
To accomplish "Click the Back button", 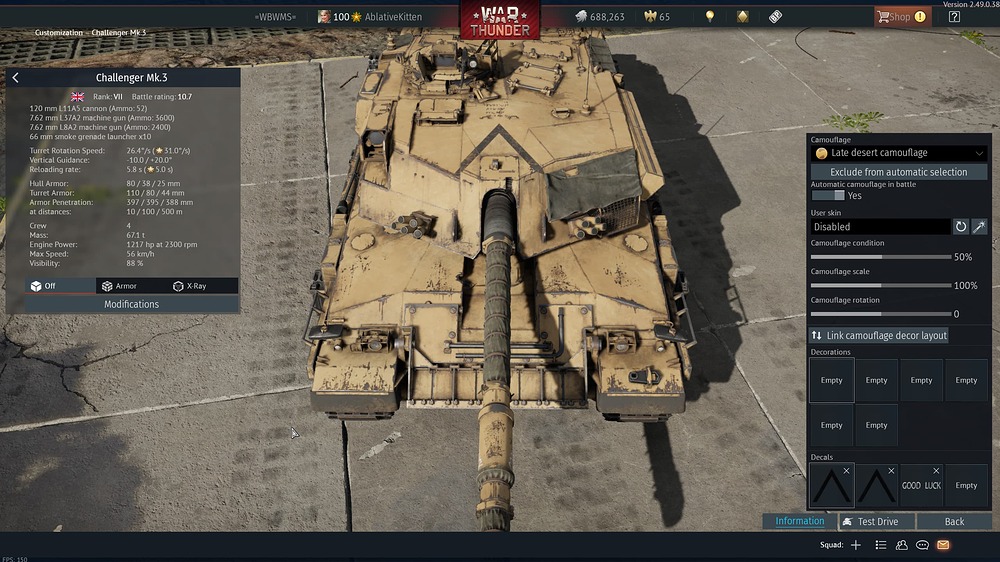I will tap(954, 521).
